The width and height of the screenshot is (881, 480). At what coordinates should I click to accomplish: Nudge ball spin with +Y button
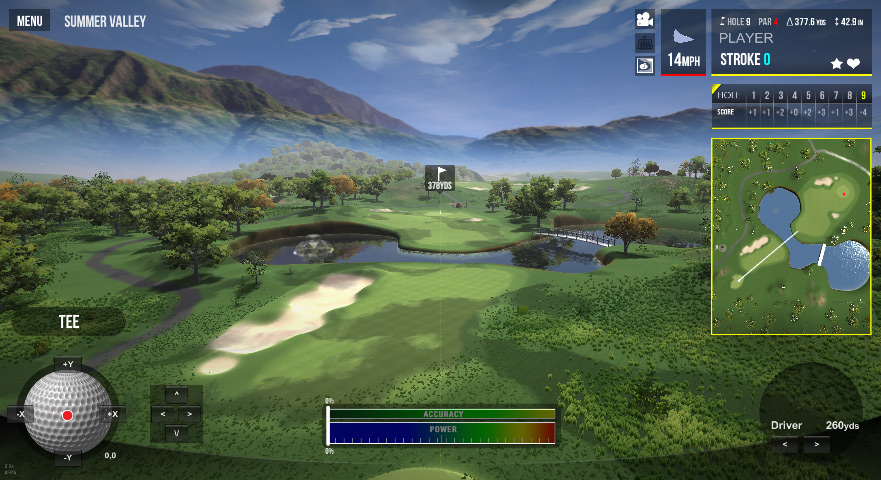pos(68,364)
